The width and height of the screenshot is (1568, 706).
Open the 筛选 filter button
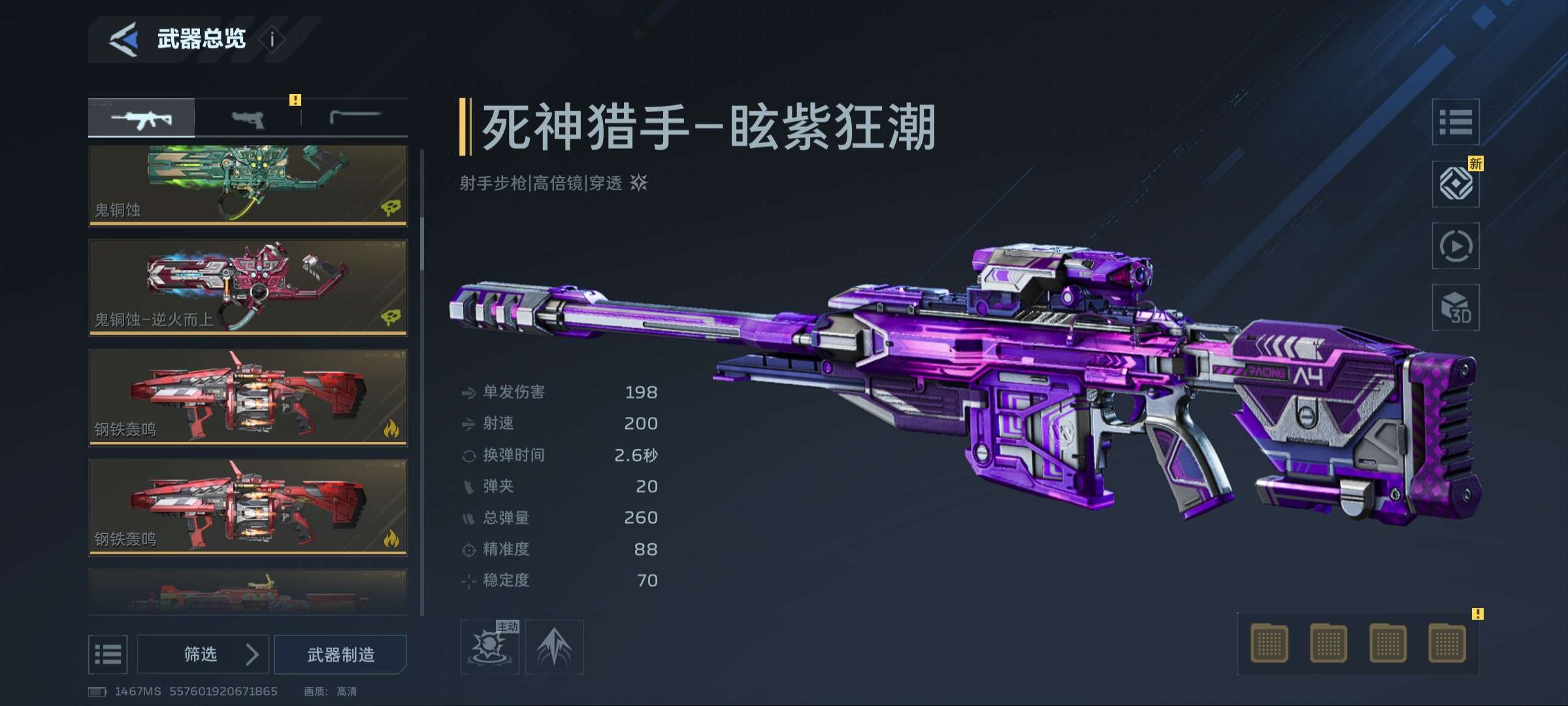click(x=203, y=654)
